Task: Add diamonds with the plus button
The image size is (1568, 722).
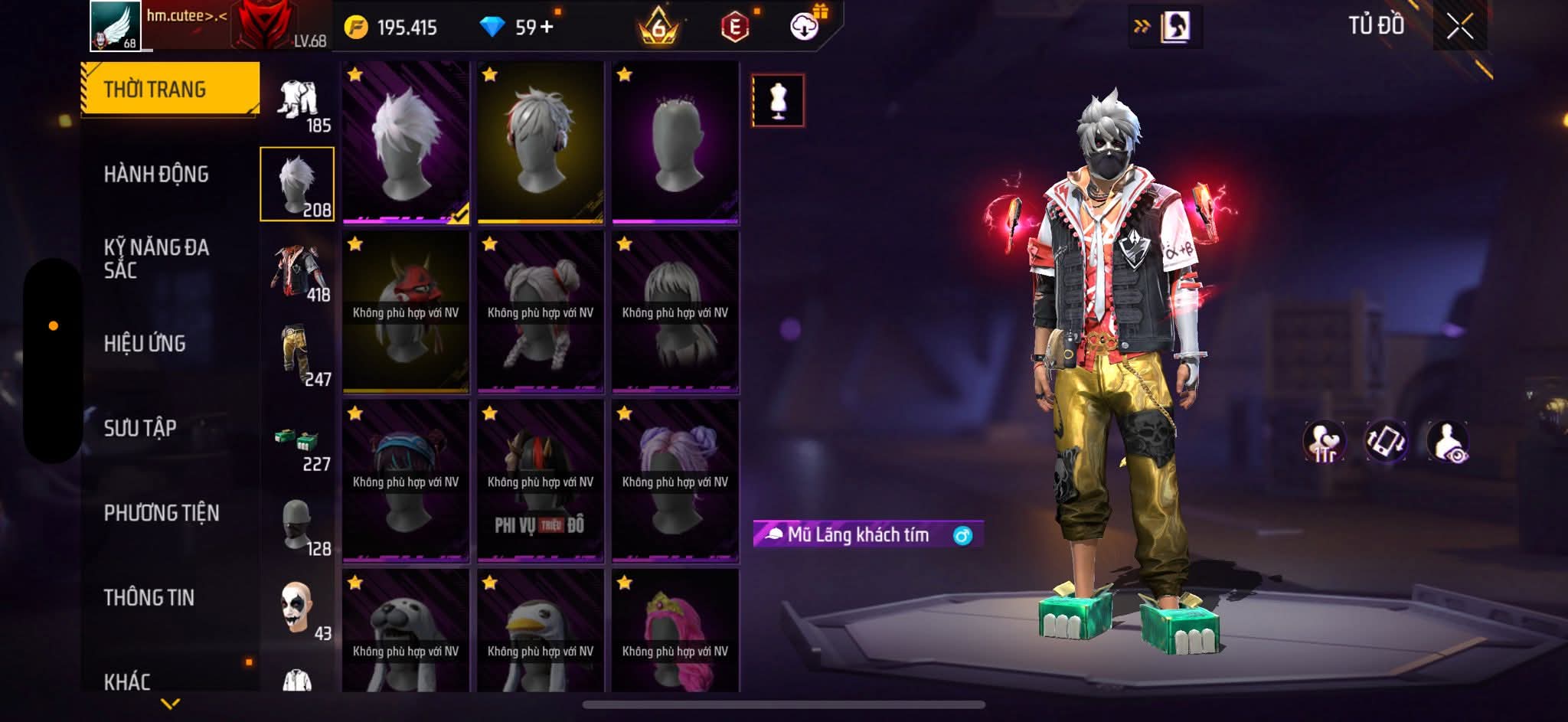Action: (x=547, y=28)
